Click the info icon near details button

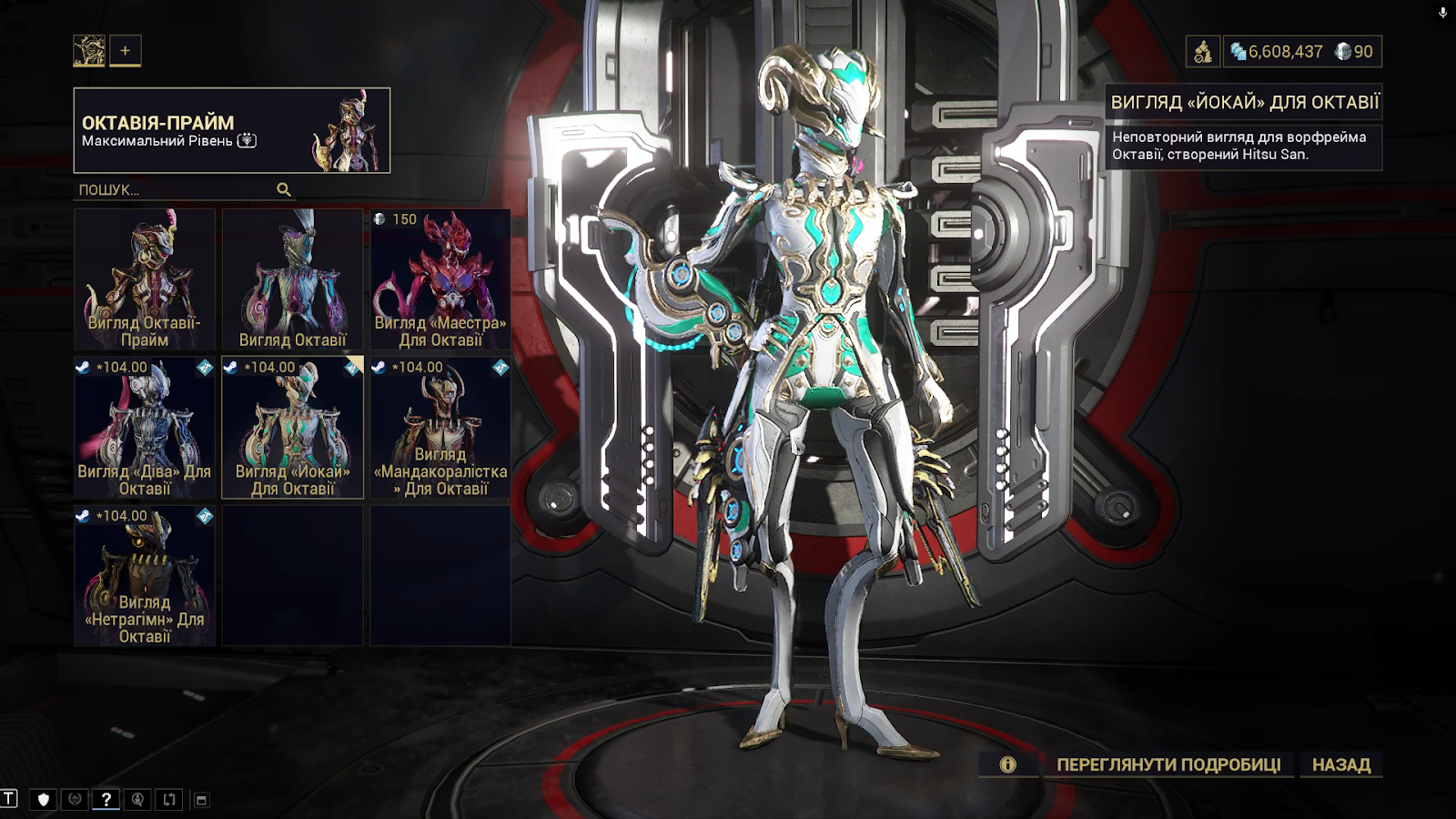[x=1007, y=765]
